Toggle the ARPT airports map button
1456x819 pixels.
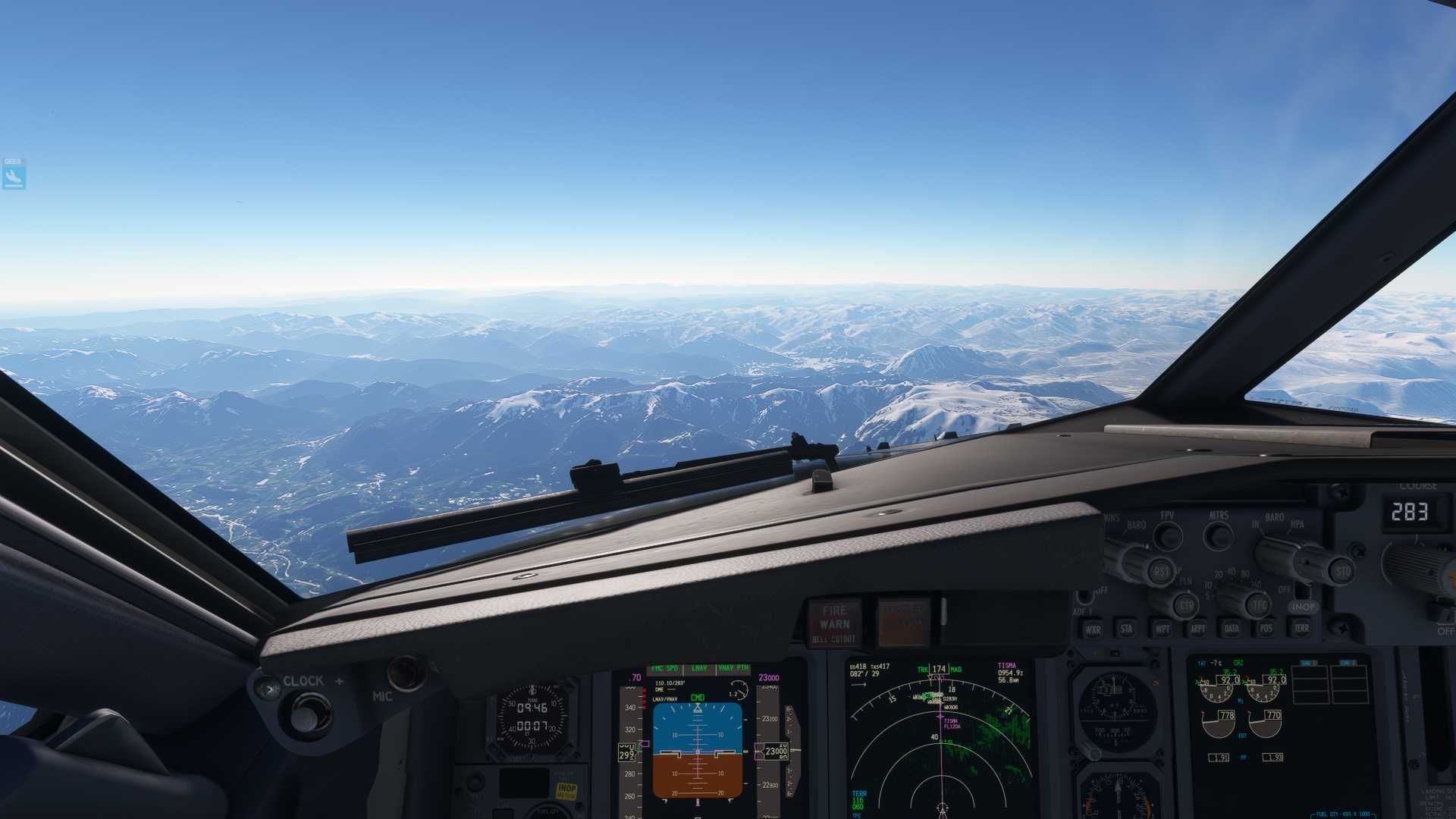point(1197,629)
